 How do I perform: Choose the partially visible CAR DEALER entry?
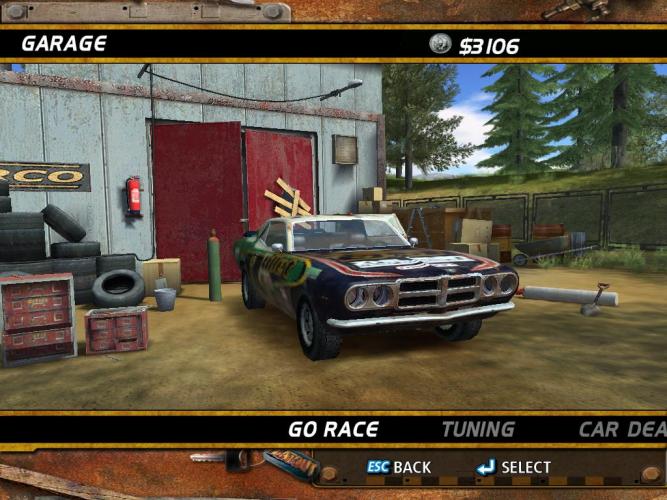621,430
